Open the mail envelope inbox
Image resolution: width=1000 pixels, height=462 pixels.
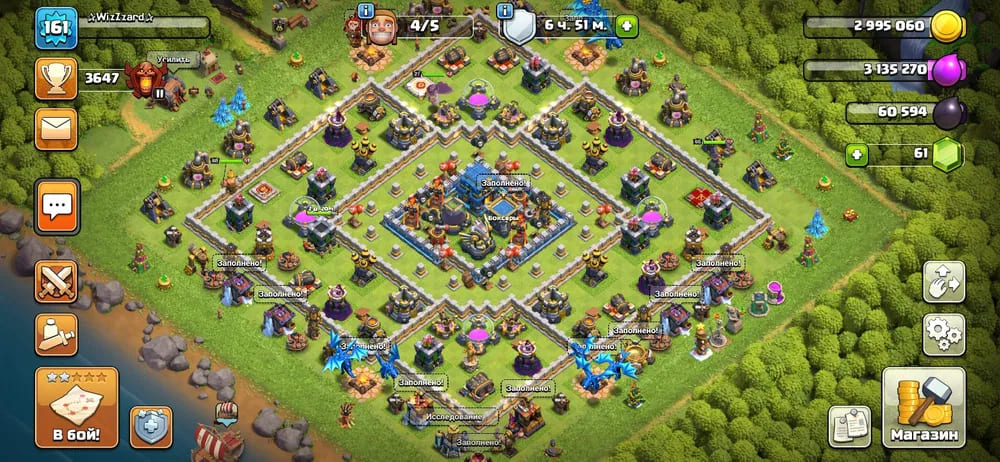56,129
